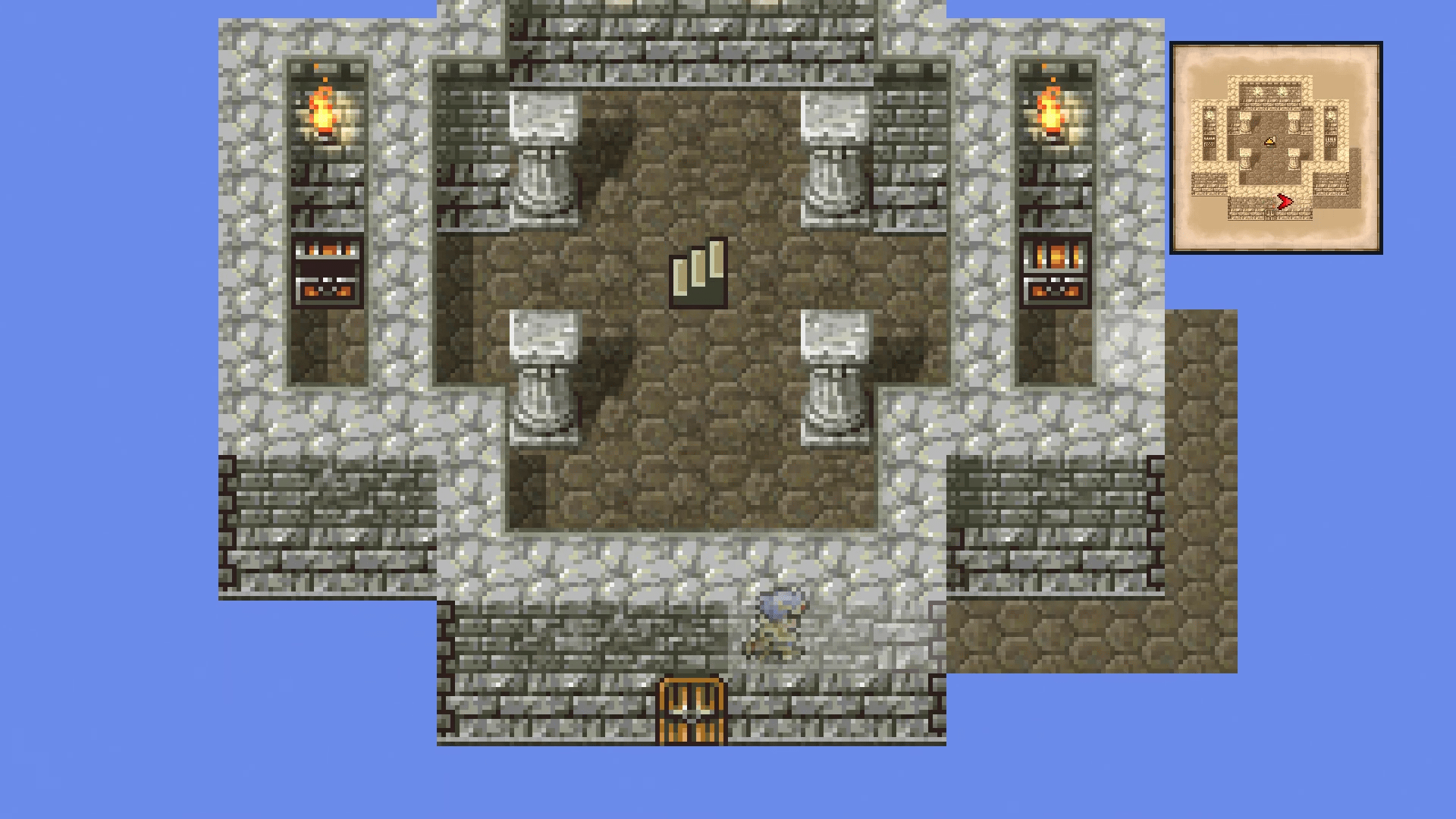Screen dimensions: 1456x819
Task: Click the yellow player indicator on the minimap
Action: (x=1271, y=140)
